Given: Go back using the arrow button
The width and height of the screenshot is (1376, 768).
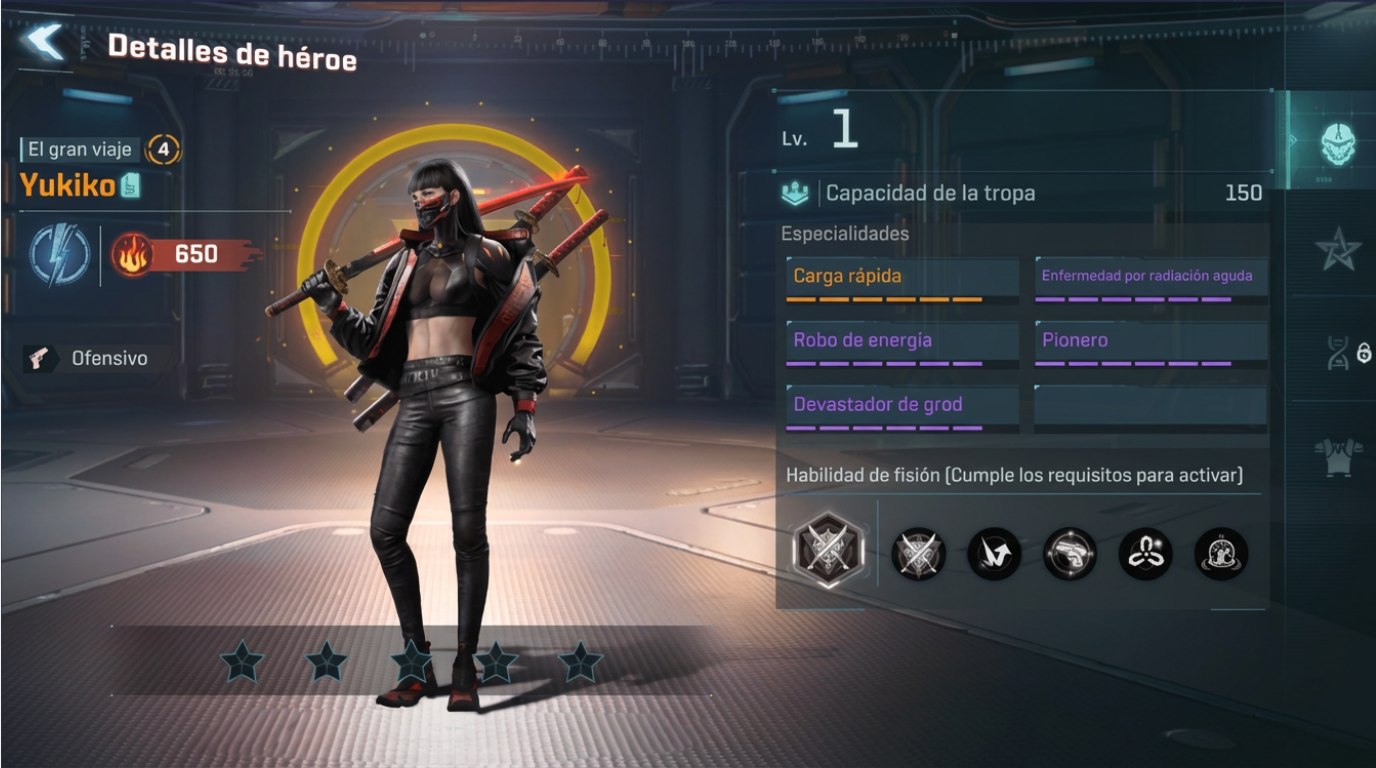Looking at the screenshot, I should 44,42.
